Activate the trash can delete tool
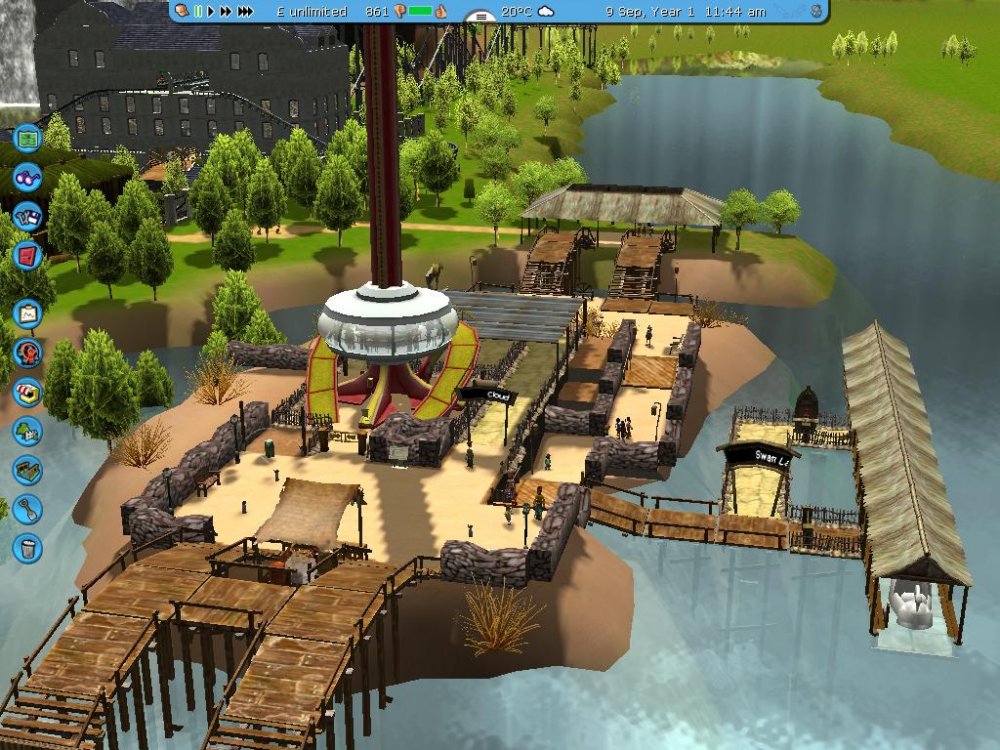This screenshot has width=1000, height=750. tap(28, 548)
